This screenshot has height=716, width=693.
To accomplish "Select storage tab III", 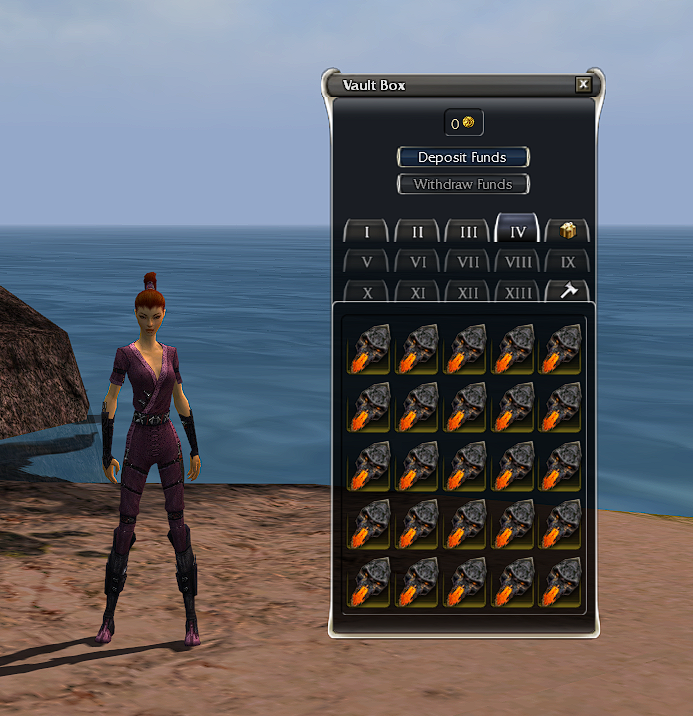I will click(x=468, y=232).
